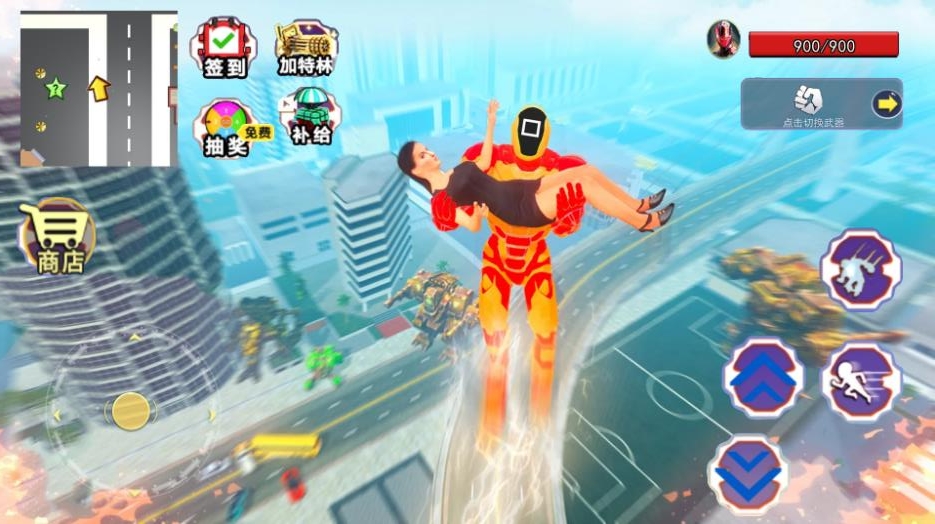Tap the virtual joystick knob
Screen dimensions: 935x524
tap(130, 410)
